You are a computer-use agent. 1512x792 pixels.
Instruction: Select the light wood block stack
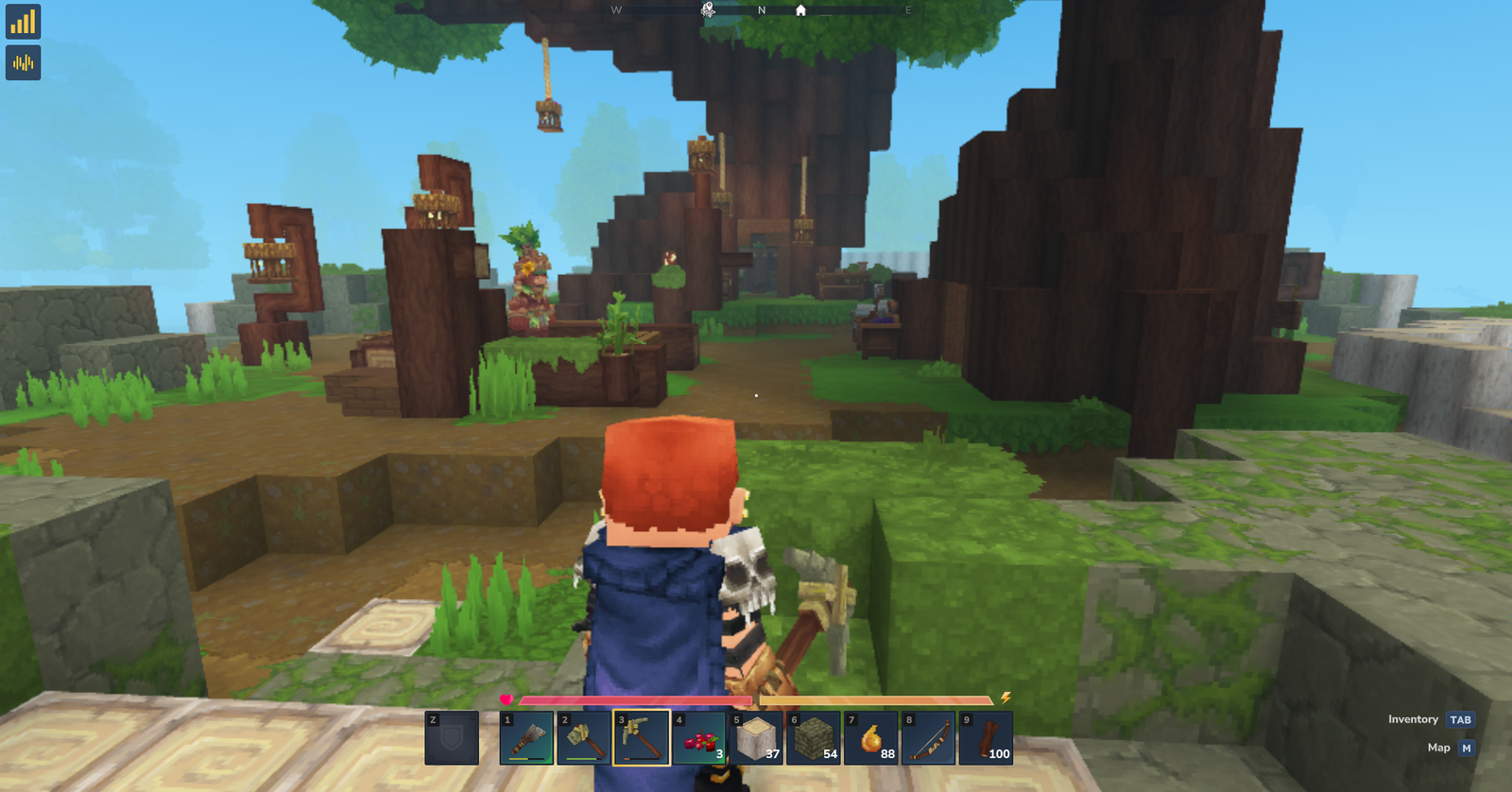click(x=756, y=737)
